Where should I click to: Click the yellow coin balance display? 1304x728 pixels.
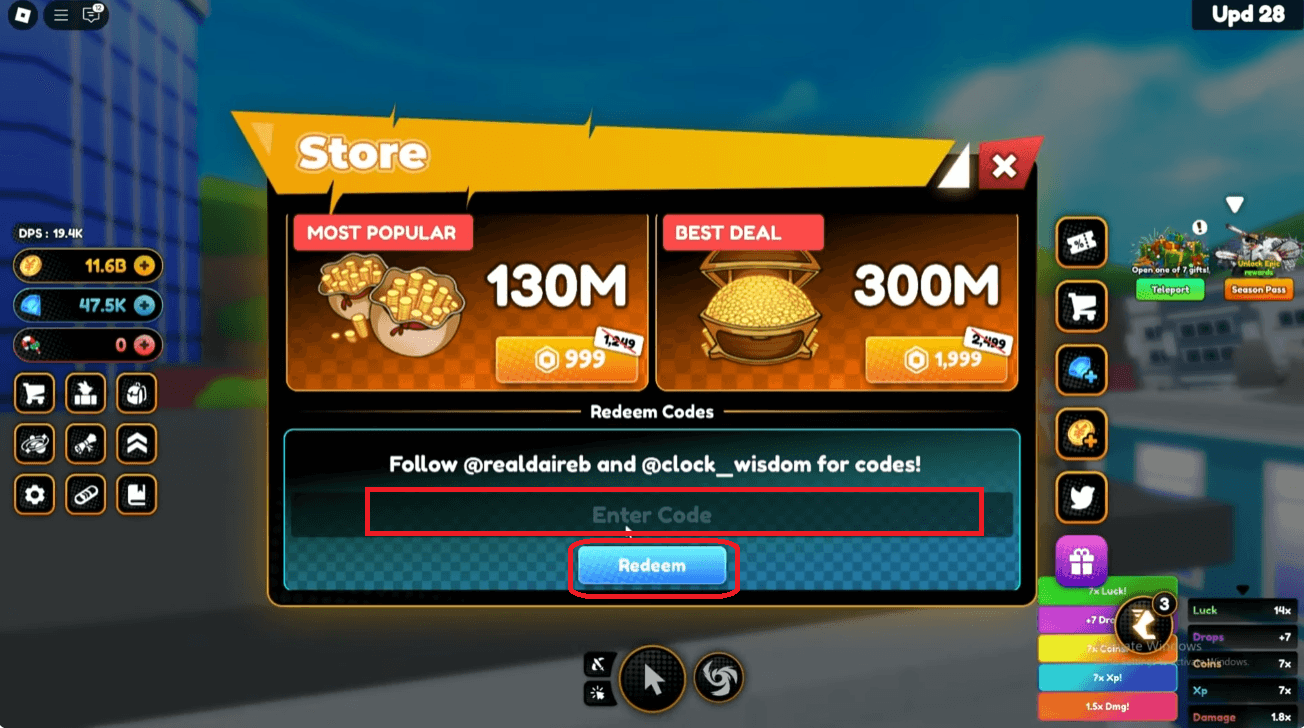(x=87, y=266)
